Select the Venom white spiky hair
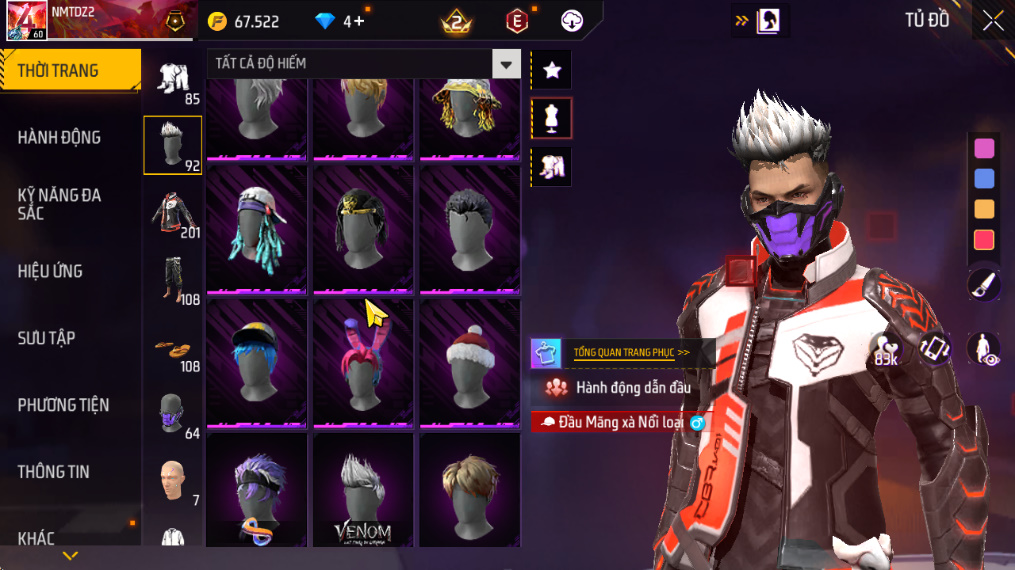The width and height of the screenshot is (1015, 570). tap(363, 490)
